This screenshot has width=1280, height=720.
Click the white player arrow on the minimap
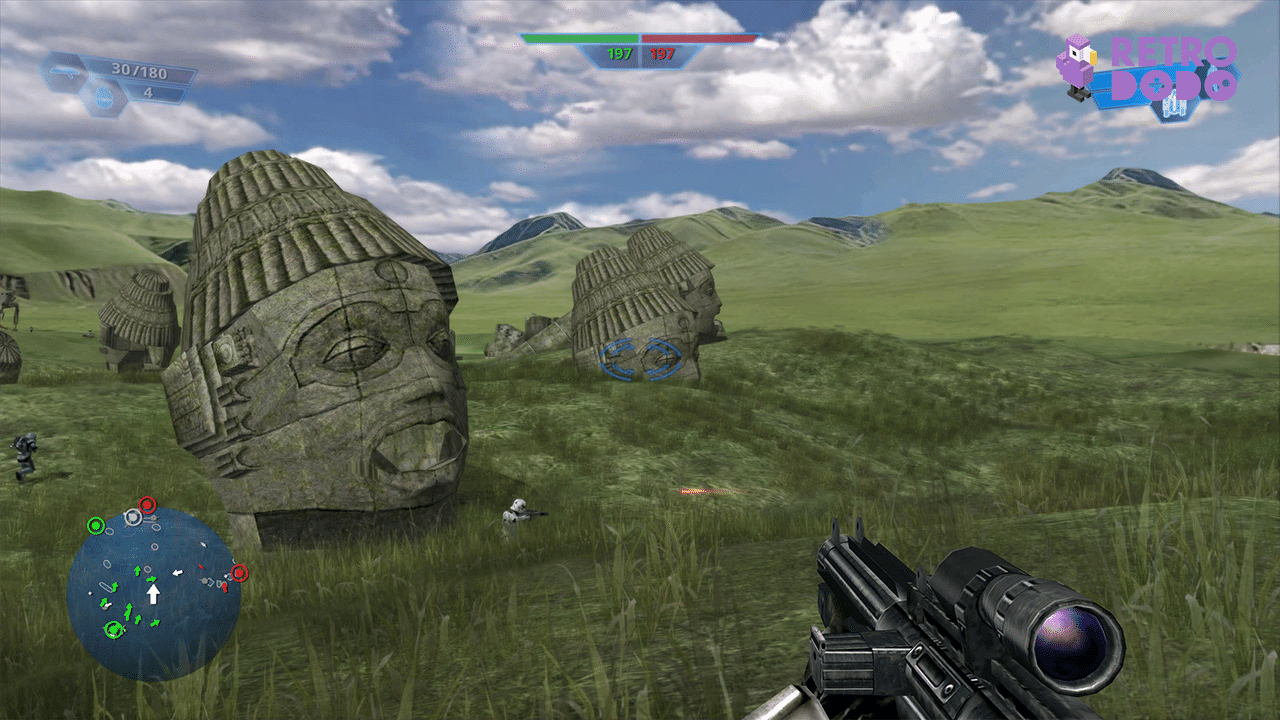[x=154, y=592]
